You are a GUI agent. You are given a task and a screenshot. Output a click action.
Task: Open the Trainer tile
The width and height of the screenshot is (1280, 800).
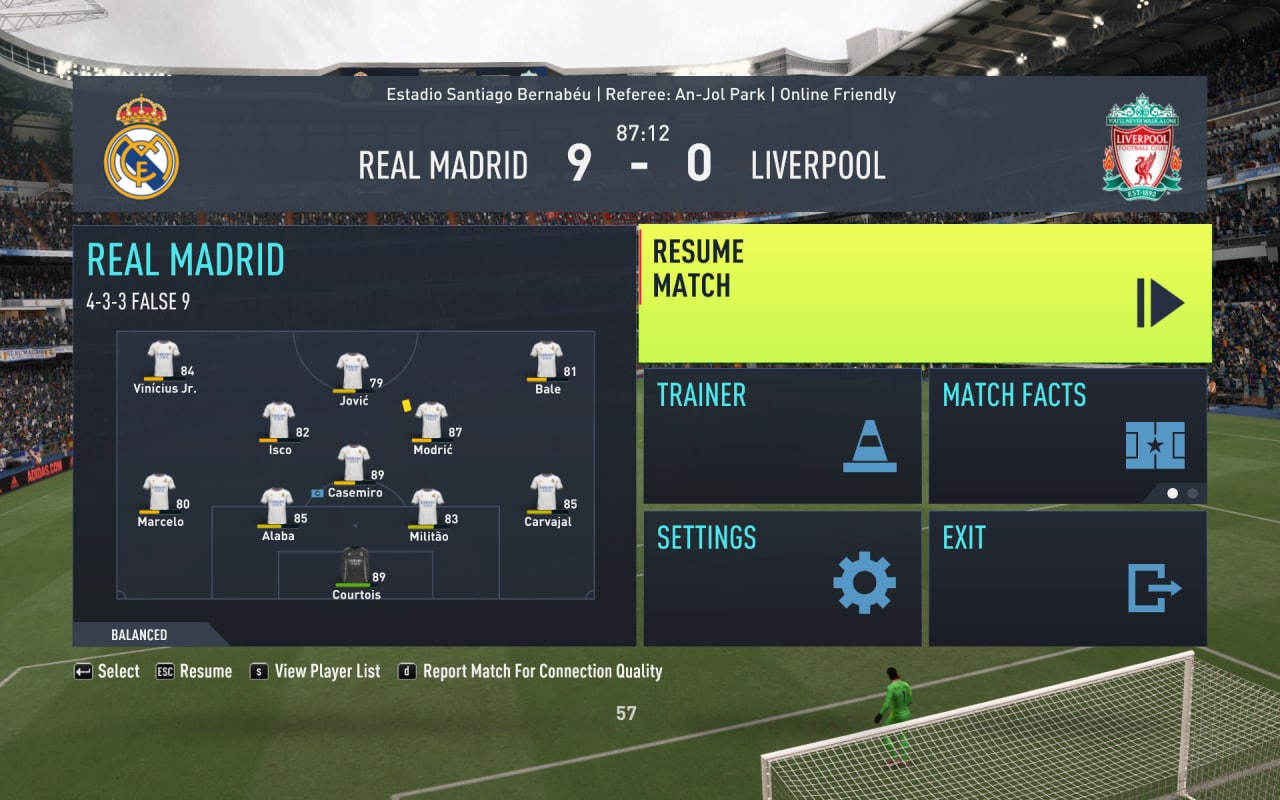tap(782, 436)
